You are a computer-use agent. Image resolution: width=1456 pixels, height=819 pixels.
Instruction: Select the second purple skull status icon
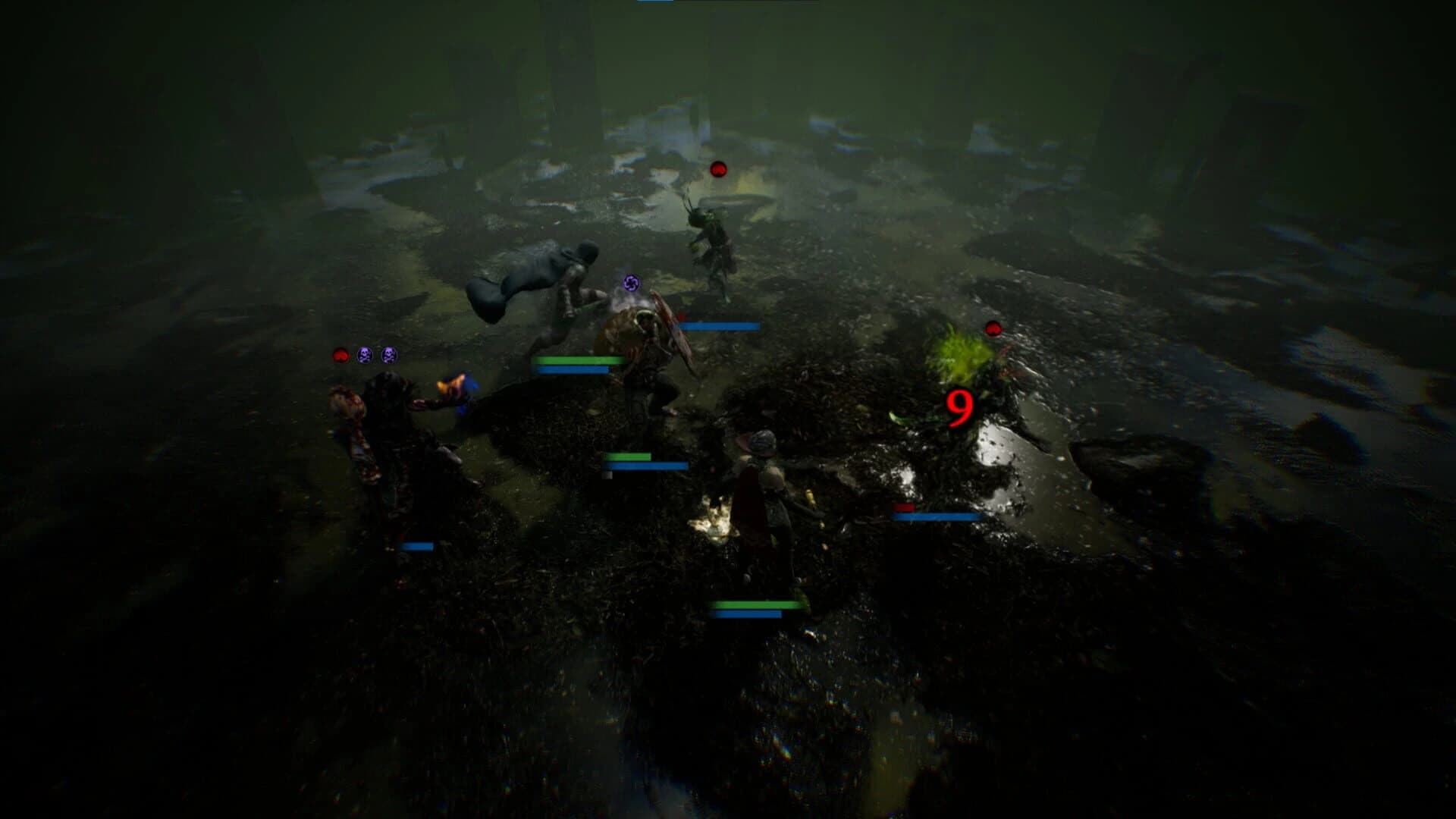pyautogui.click(x=390, y=354)
